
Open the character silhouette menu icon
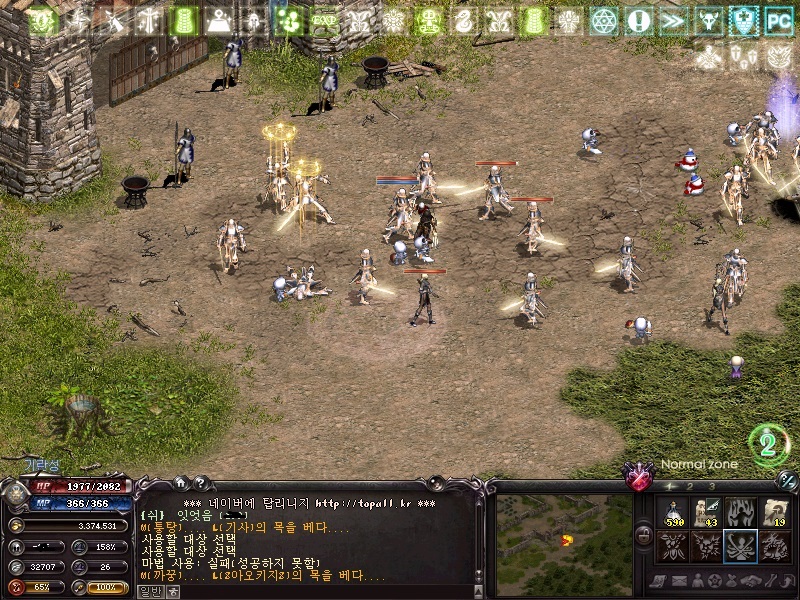pyautogui.click(x=696, y=581)
